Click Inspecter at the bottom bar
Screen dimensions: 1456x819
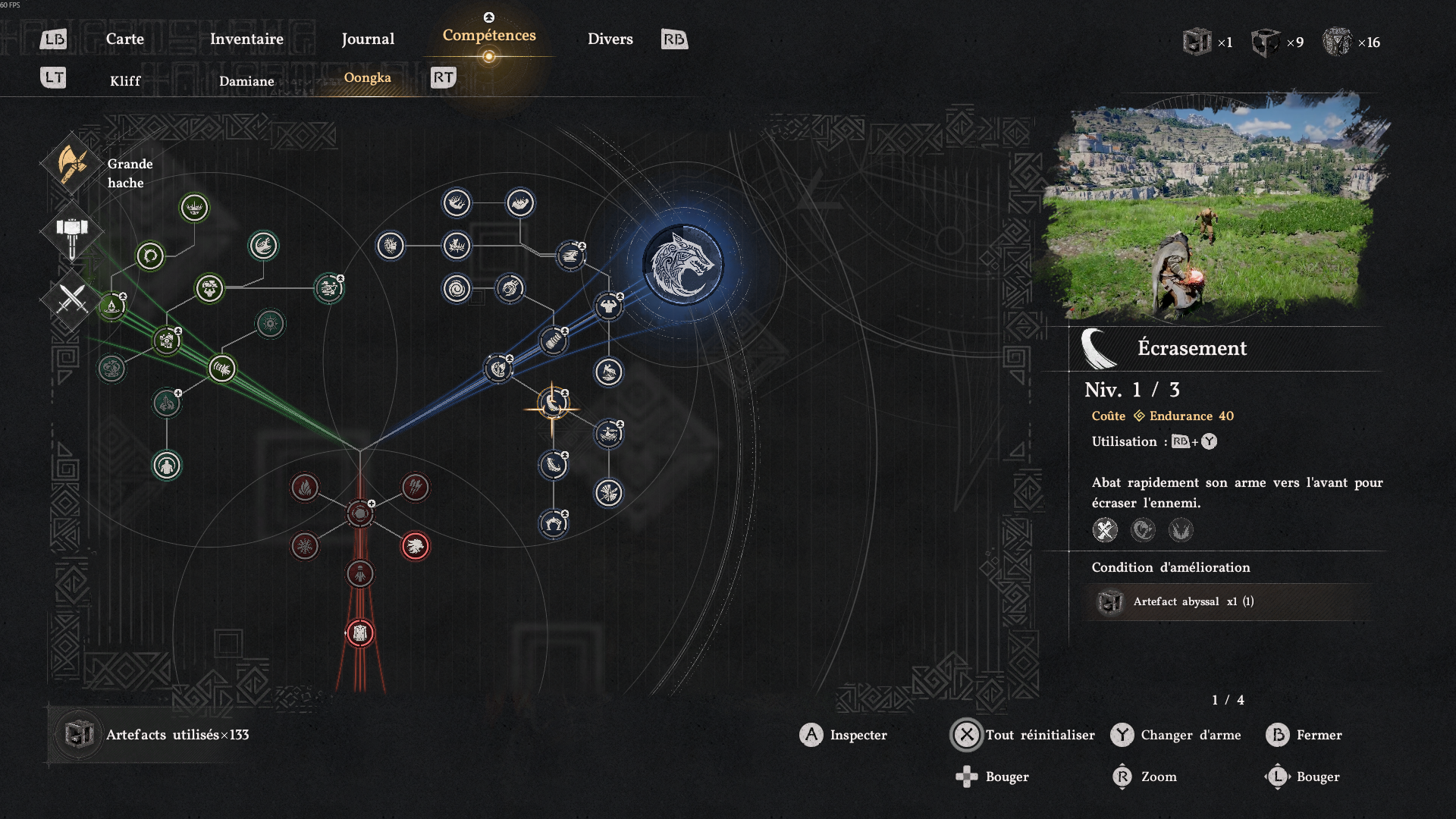coord(843,735)
